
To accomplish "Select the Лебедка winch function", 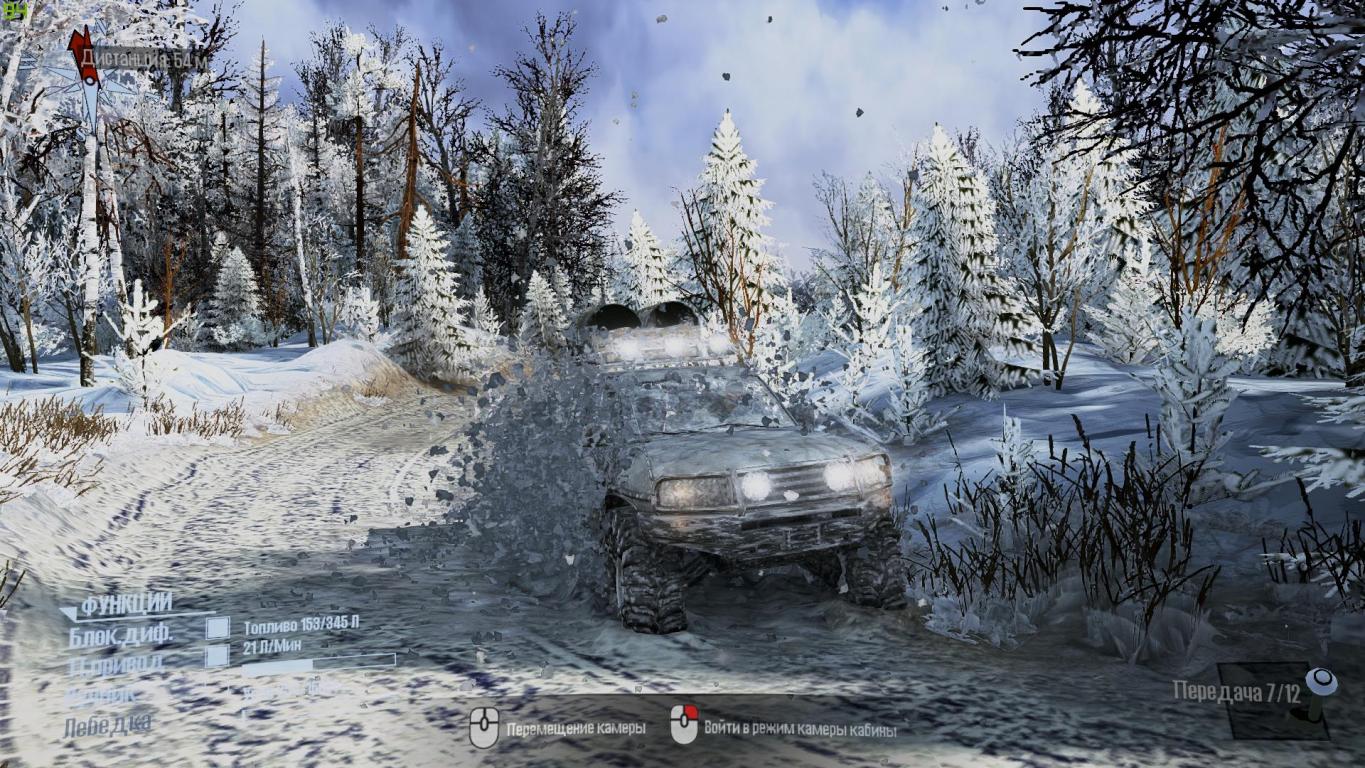I will (108, 725).
